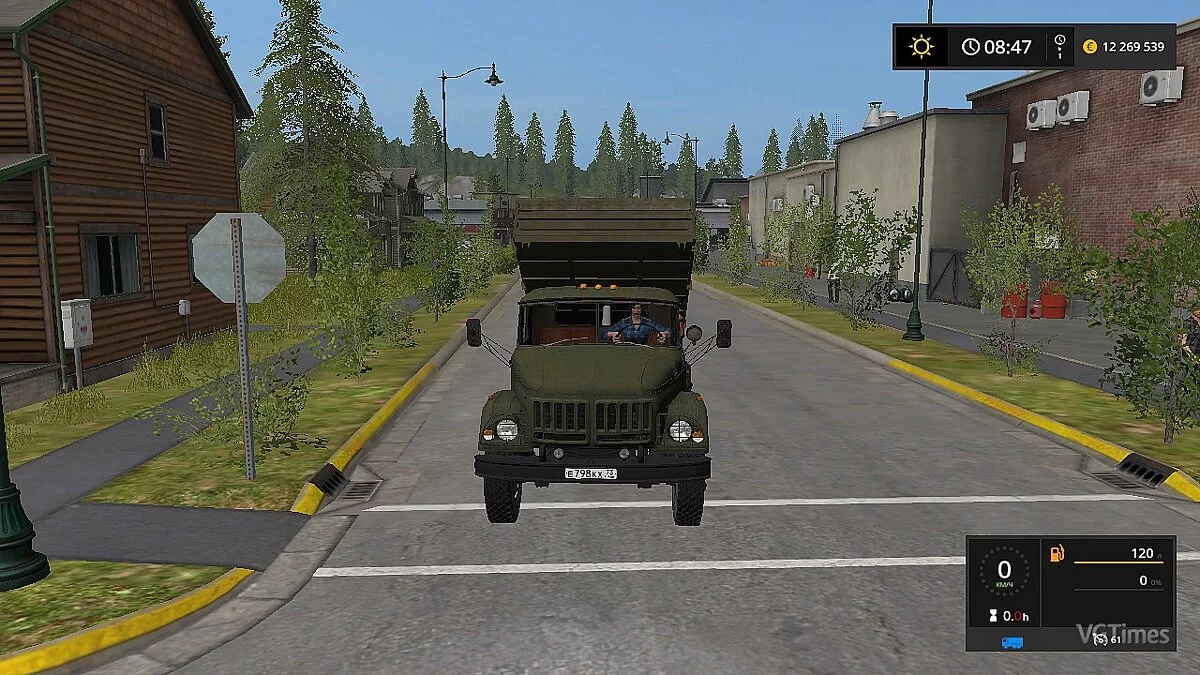Image resolution: width=1200 pixels, height=675 pixels.
Task: Click the blue truck vehicle icon
Action: point(1011,642)
